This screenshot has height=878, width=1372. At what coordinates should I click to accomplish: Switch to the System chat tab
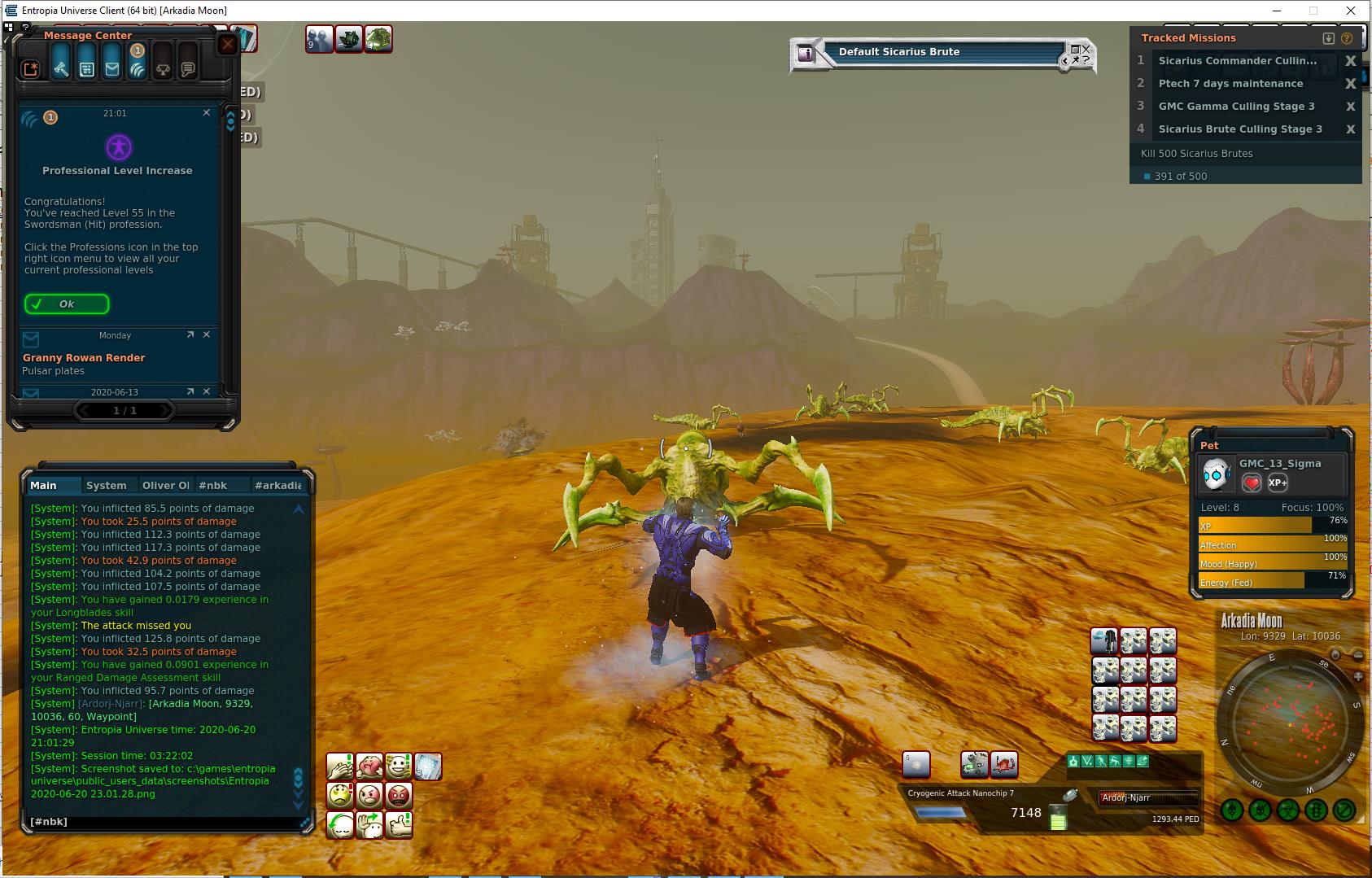point(107,486)
